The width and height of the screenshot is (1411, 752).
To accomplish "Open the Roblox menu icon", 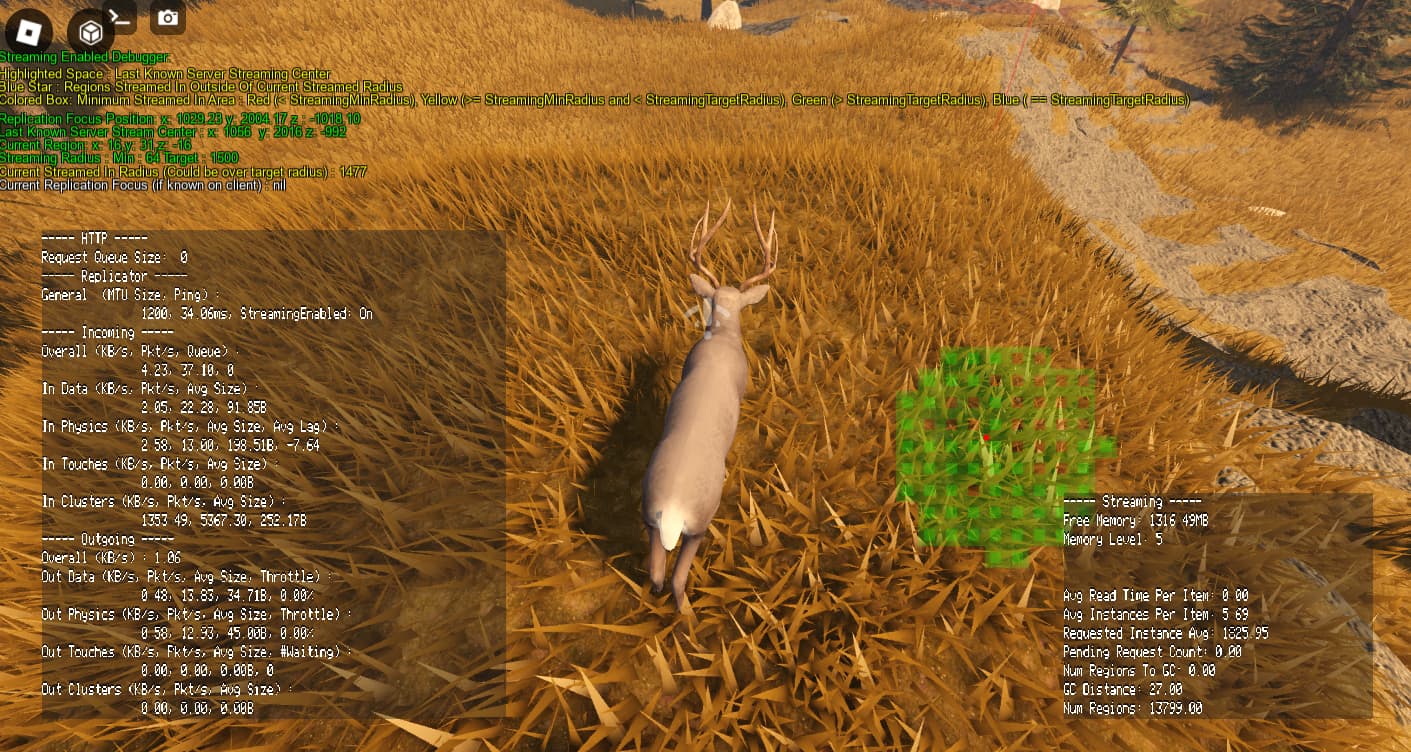I will (30, 30).
